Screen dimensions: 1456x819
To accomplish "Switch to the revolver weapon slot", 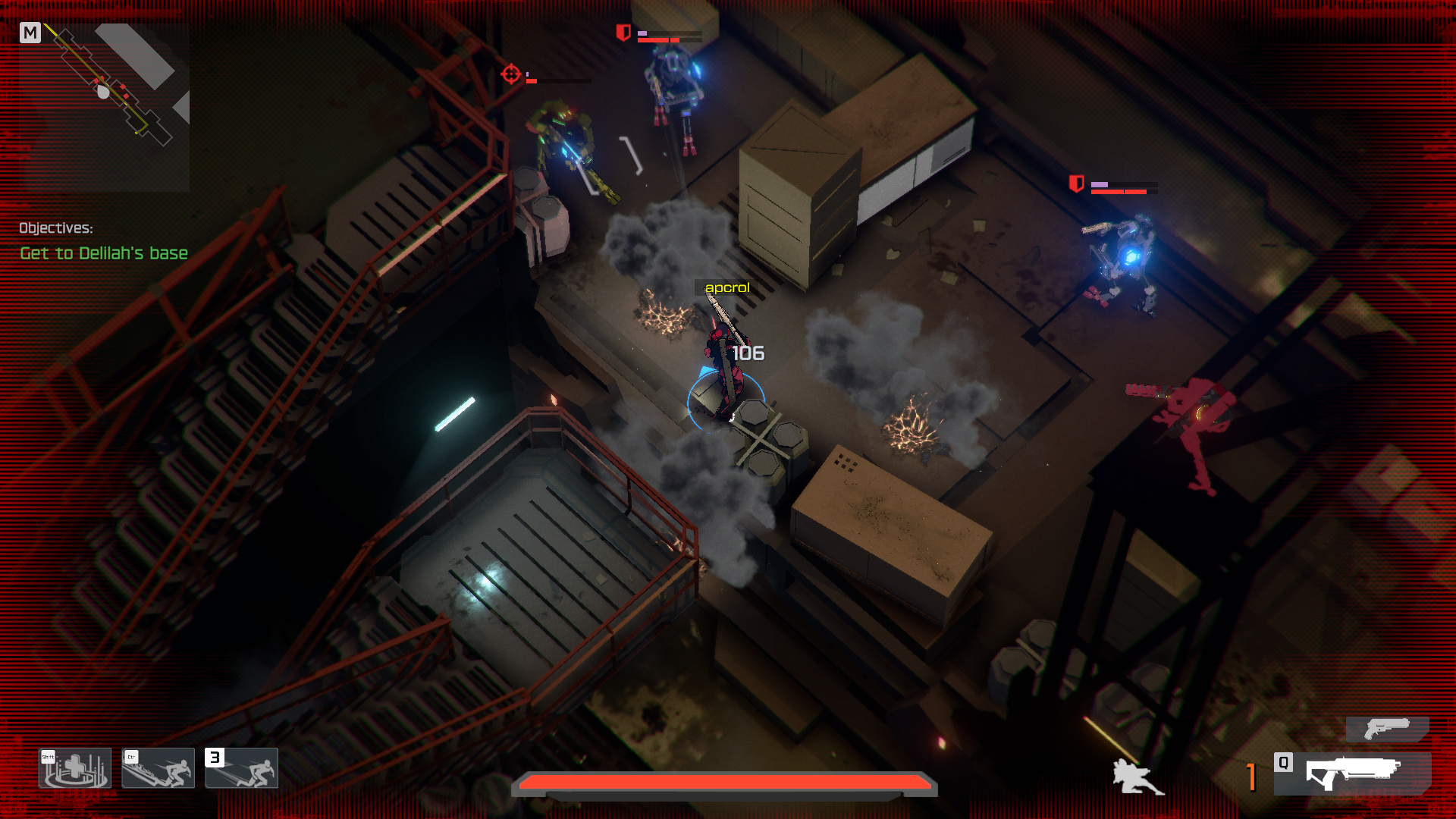I will tap(1387, 730).
